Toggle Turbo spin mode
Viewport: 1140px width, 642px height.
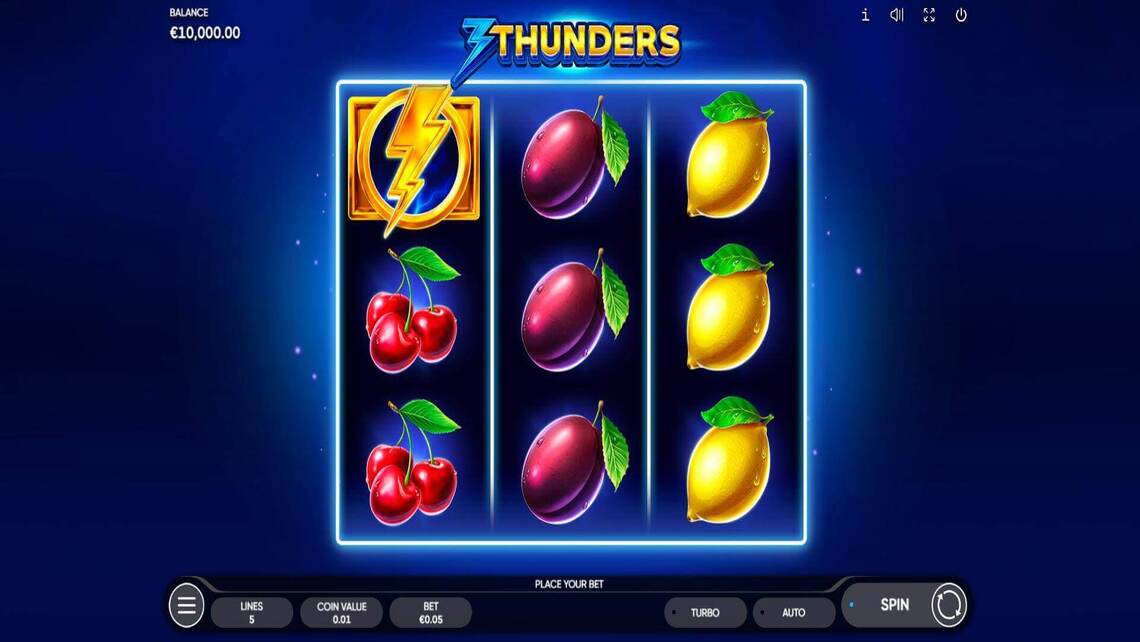coord(705,612)
